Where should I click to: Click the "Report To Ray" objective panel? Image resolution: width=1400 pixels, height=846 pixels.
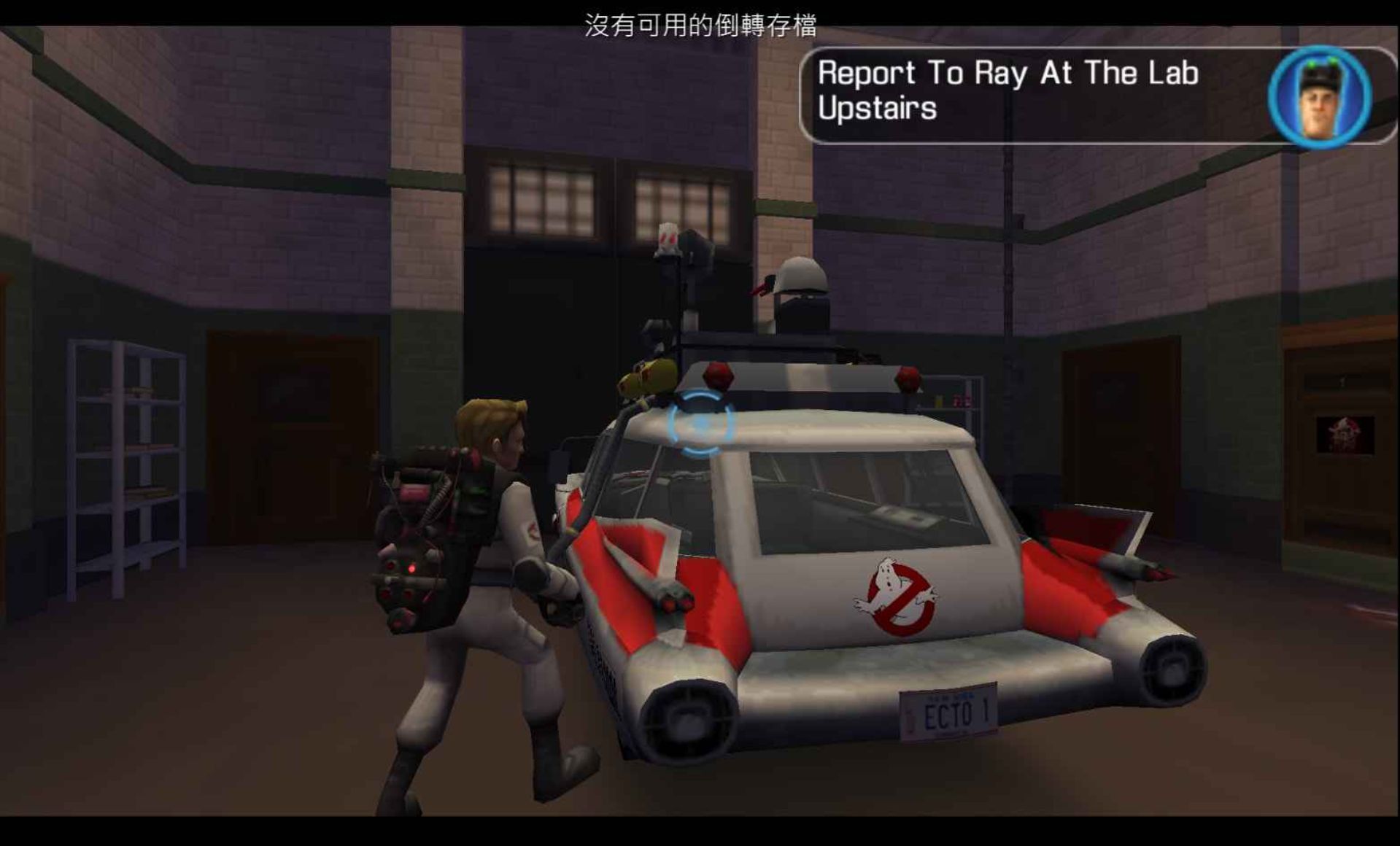[x=1021, y=93]
